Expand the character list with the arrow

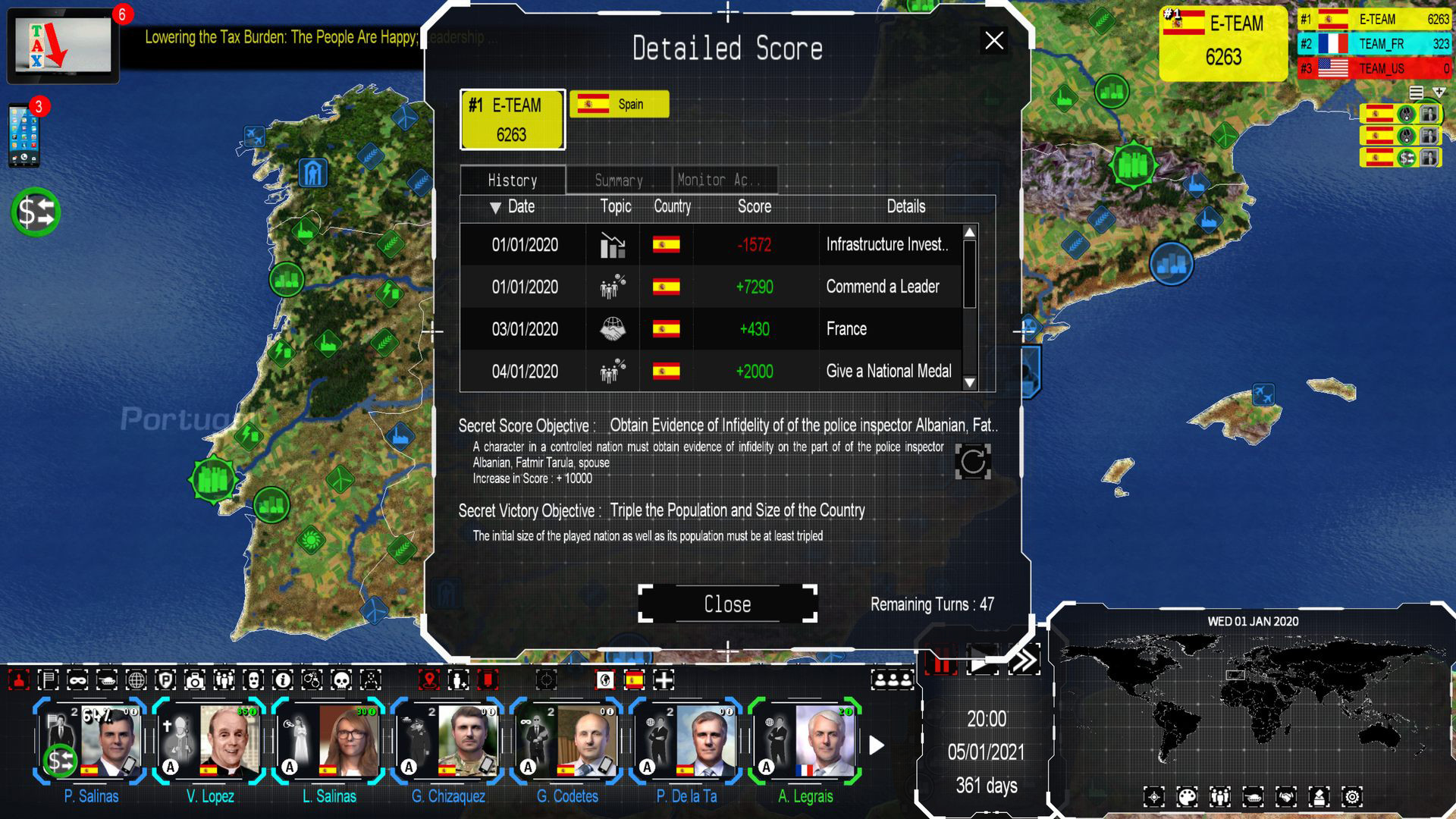[x=878, y=745]
